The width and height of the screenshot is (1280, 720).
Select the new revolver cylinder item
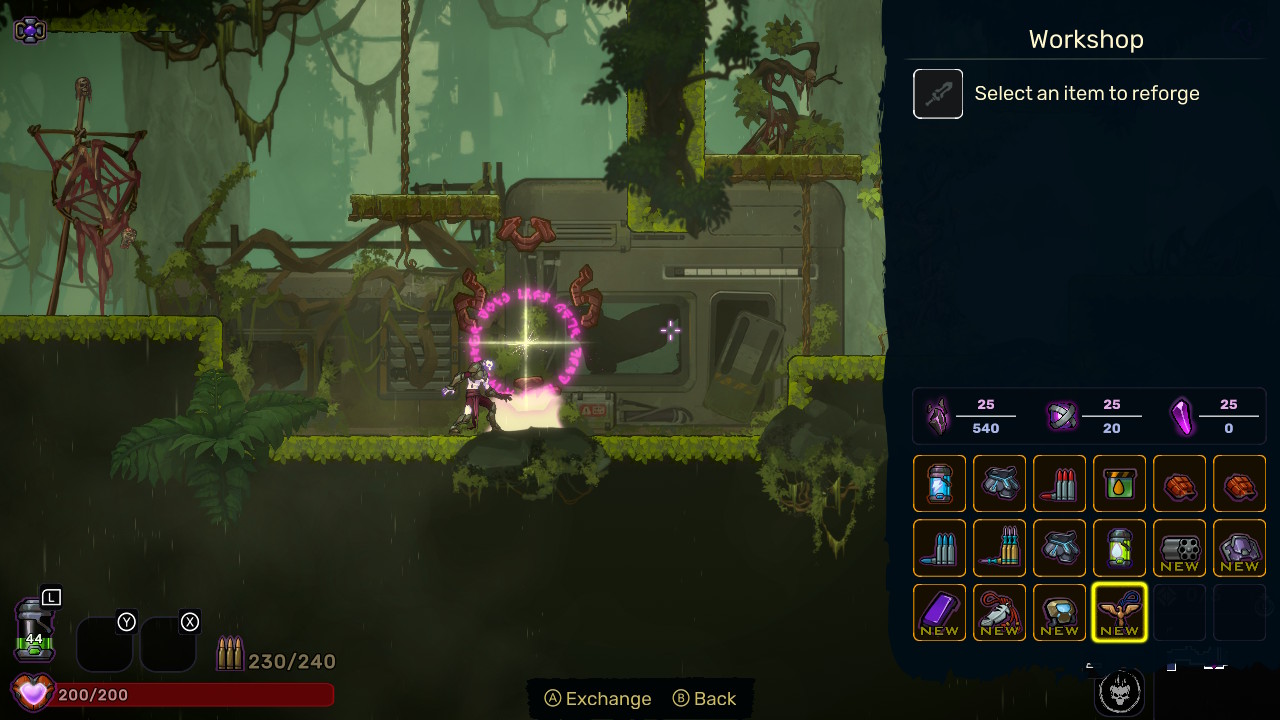[x=1179, y=548]
